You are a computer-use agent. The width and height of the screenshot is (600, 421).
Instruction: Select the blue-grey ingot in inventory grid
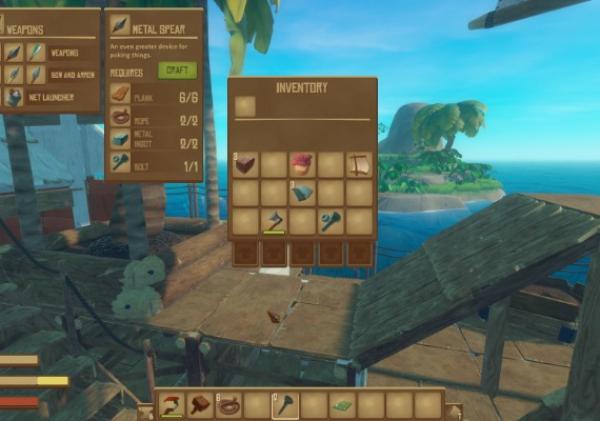point(303,192)
